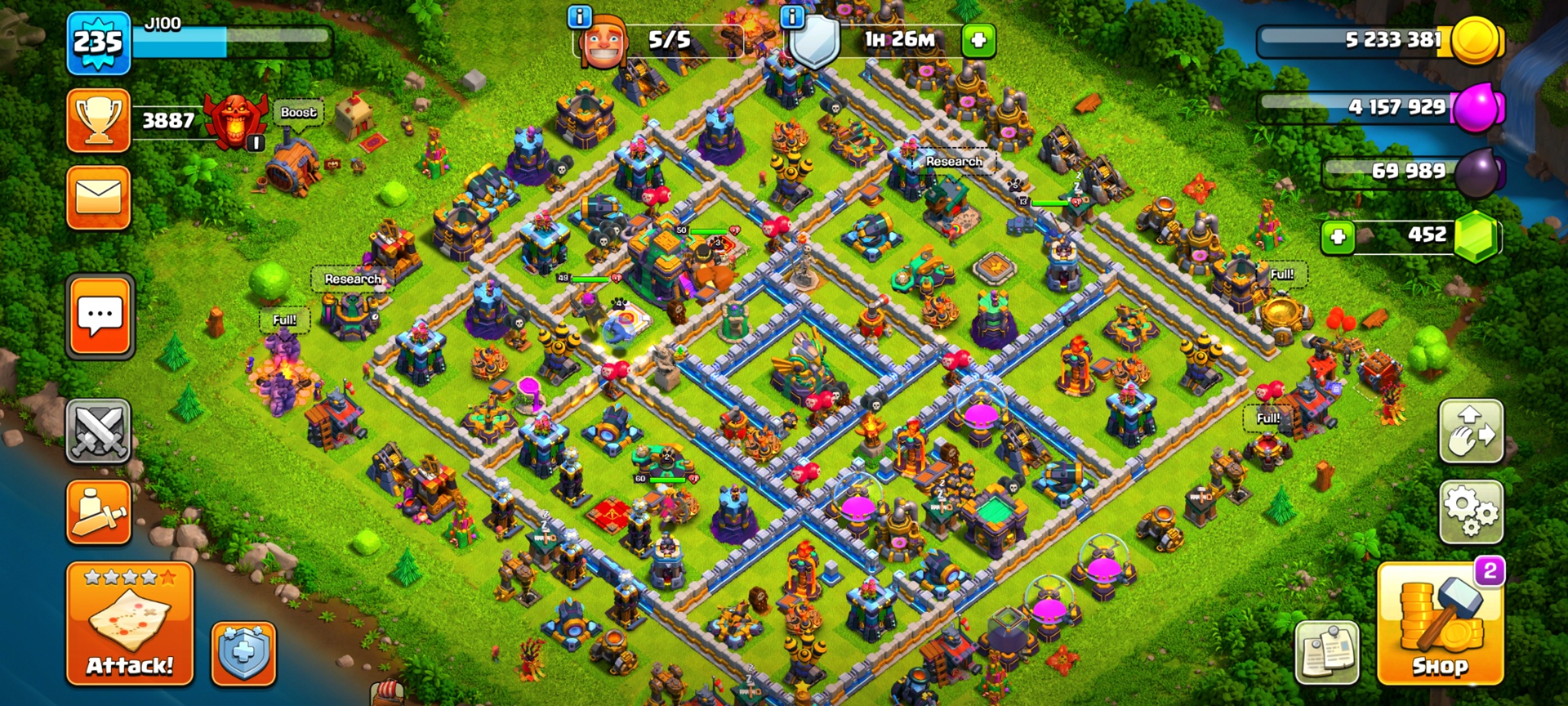This screenshot has width=1568, height=706.
Task: Open the clipboard notes button
Action: tap(1327, 652)
